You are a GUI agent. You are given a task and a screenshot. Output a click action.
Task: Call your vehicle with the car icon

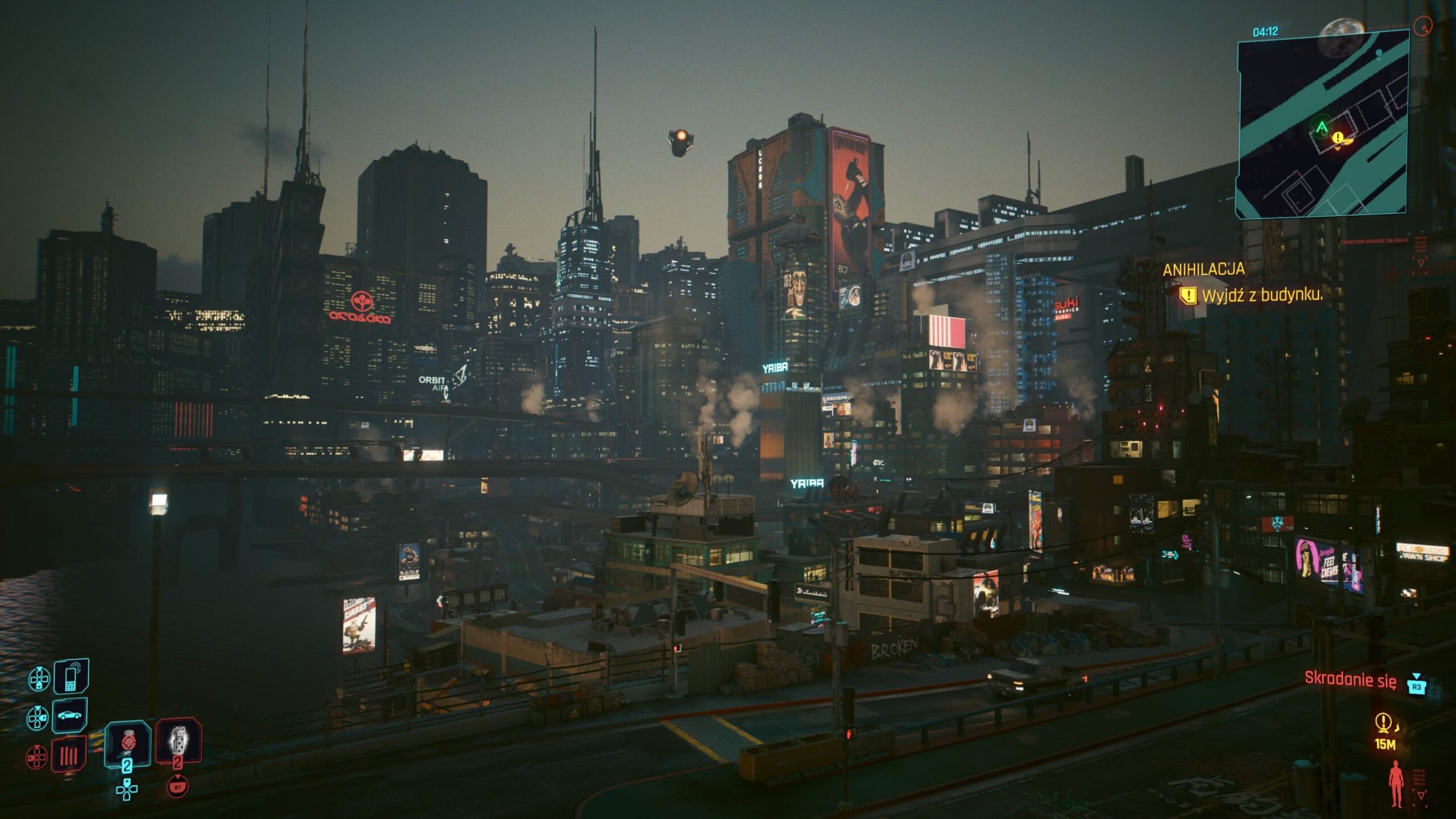[x=69, y=715]
